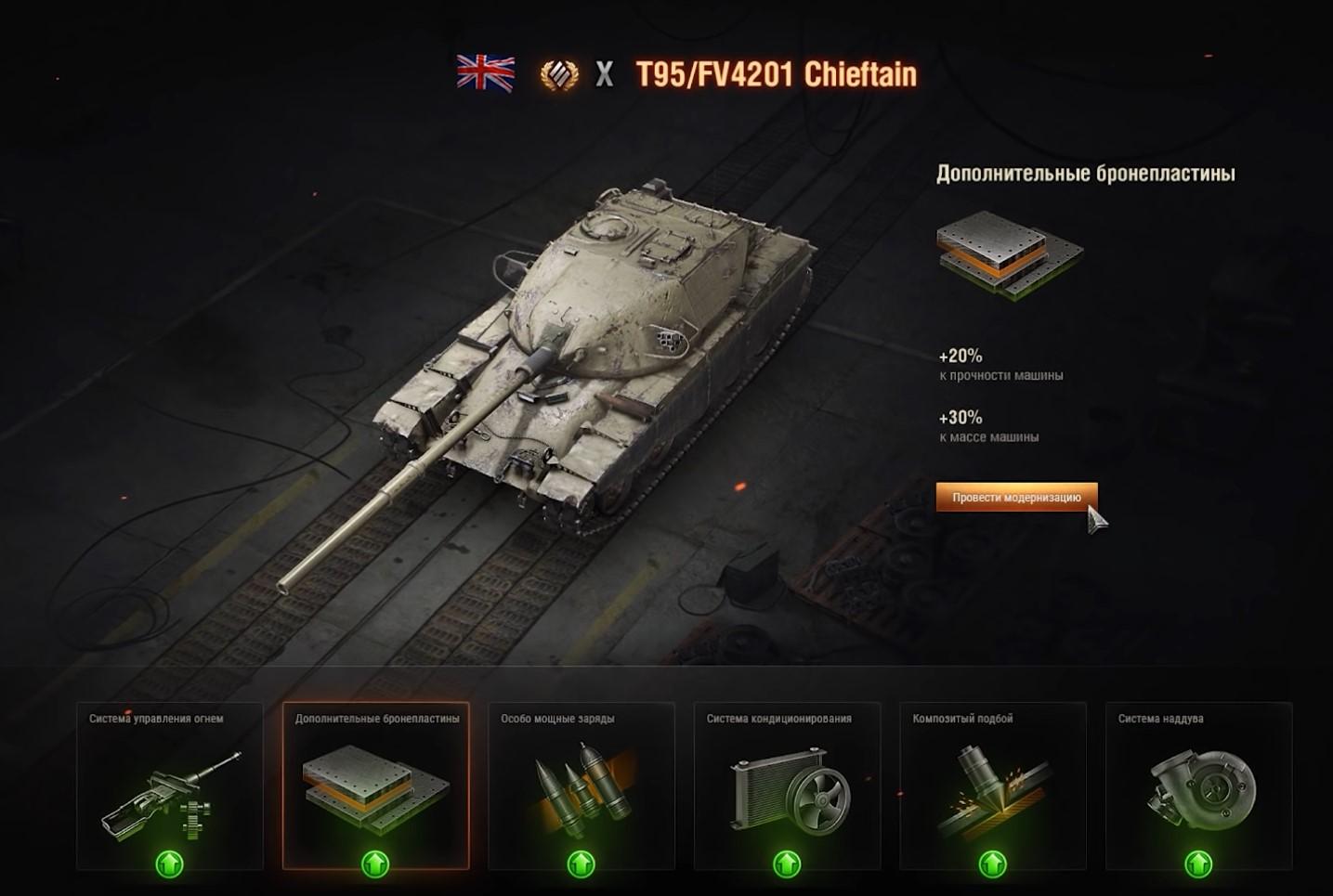Select the Система управления огнем upgrade card
The width and height of the screenshot is (1333, 896).
click(x=169, y=786)
